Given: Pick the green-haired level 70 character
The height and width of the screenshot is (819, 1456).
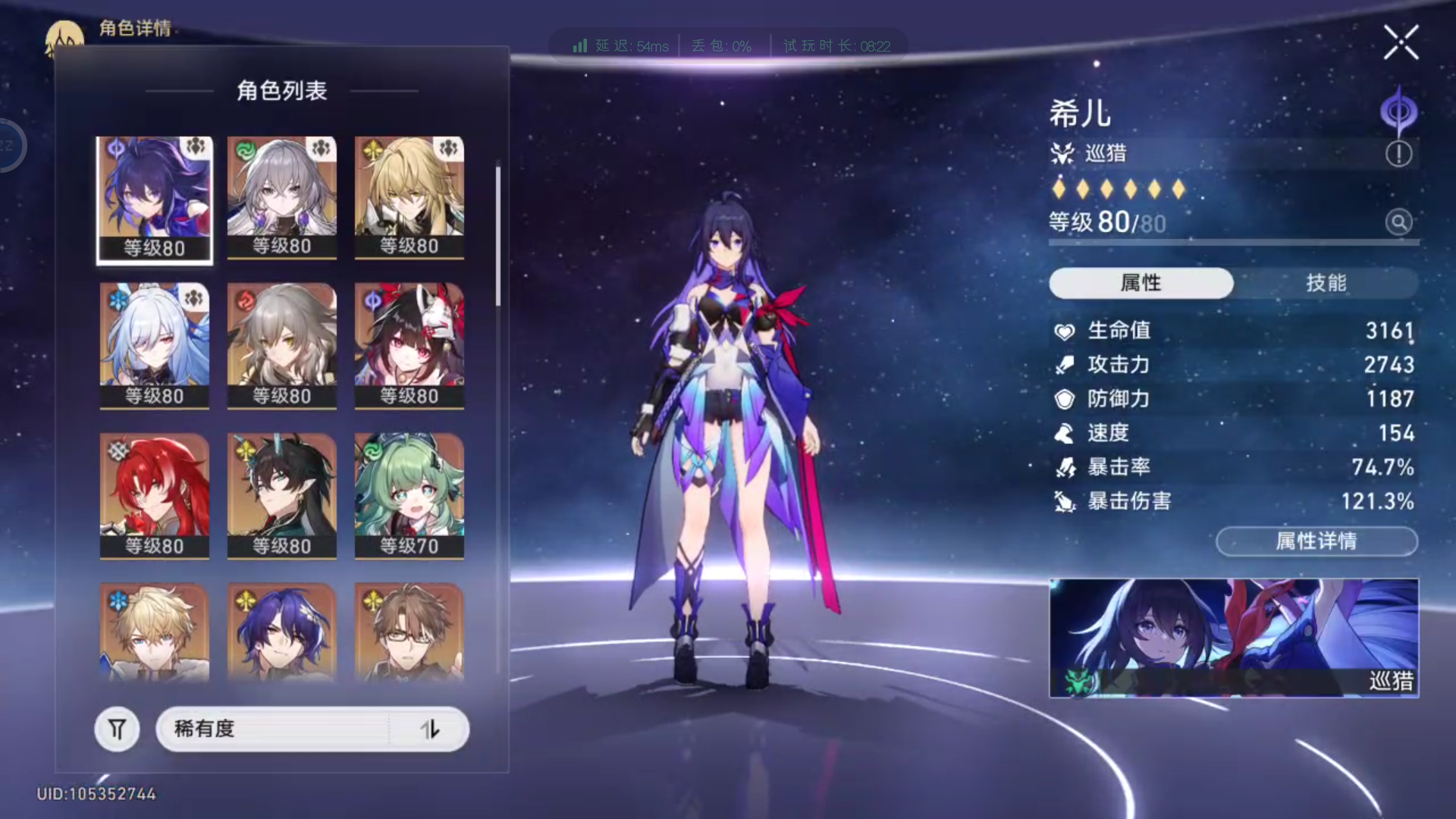Looking at the screenshot, I should click(409, 496).
